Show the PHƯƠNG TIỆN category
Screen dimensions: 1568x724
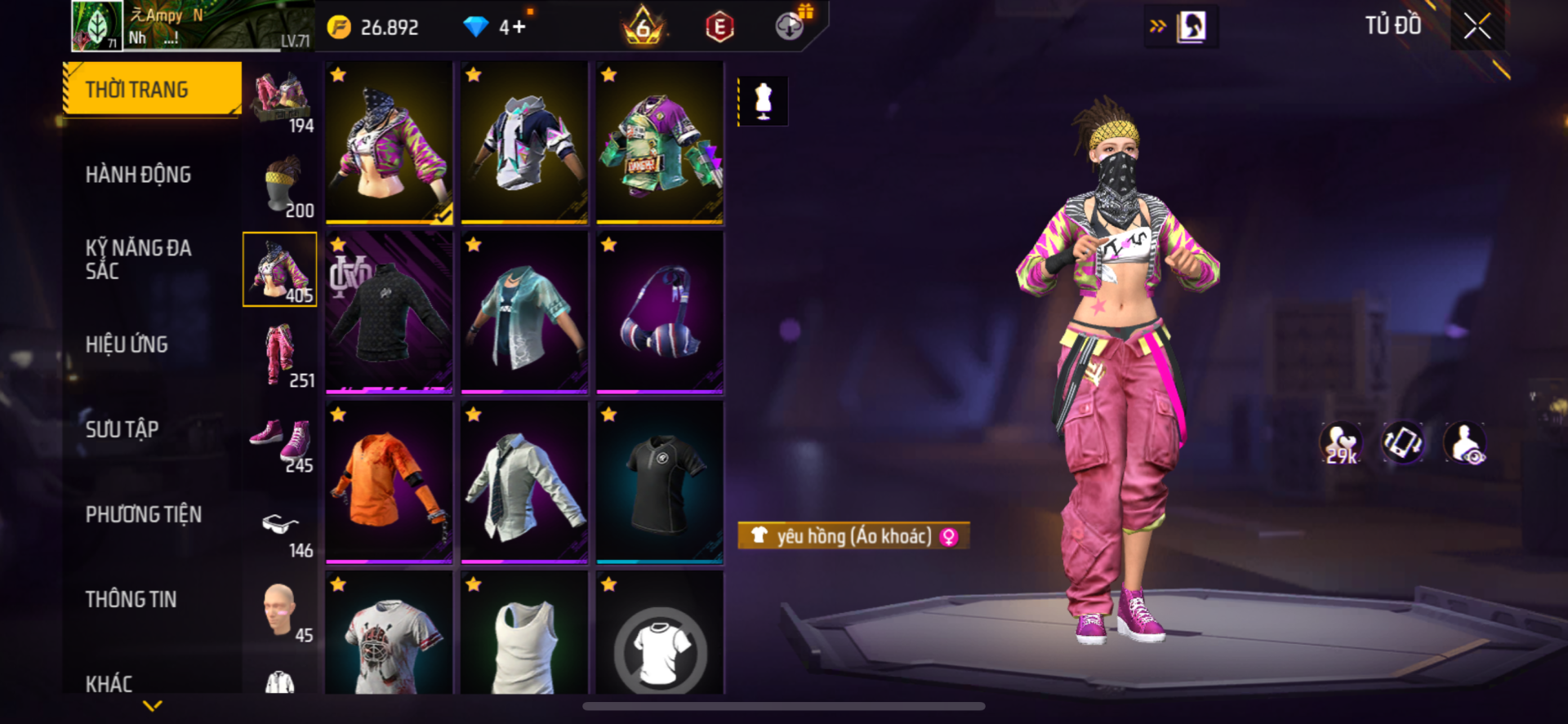point(144,514)
